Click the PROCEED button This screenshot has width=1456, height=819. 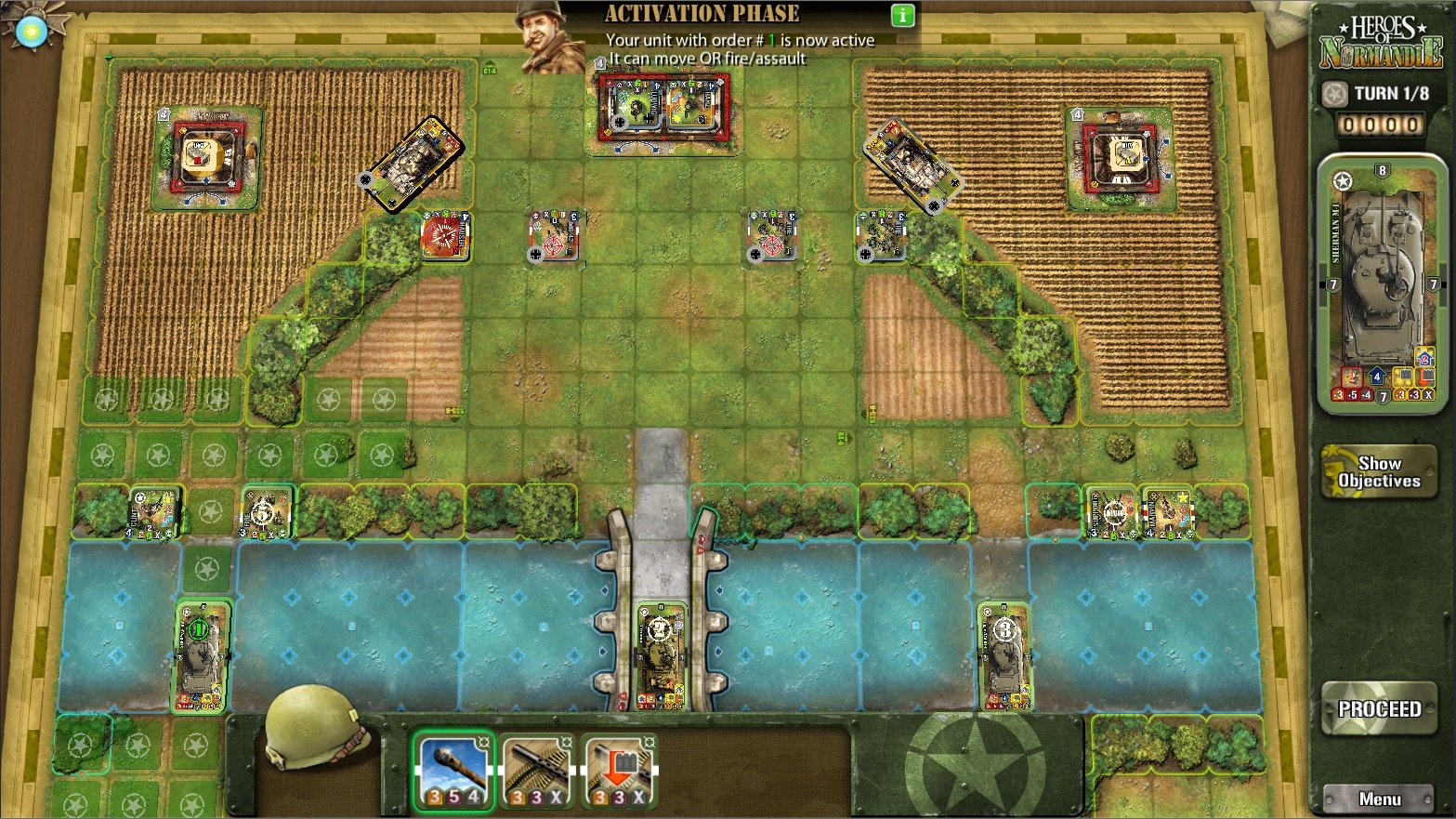pos(1379,709)
